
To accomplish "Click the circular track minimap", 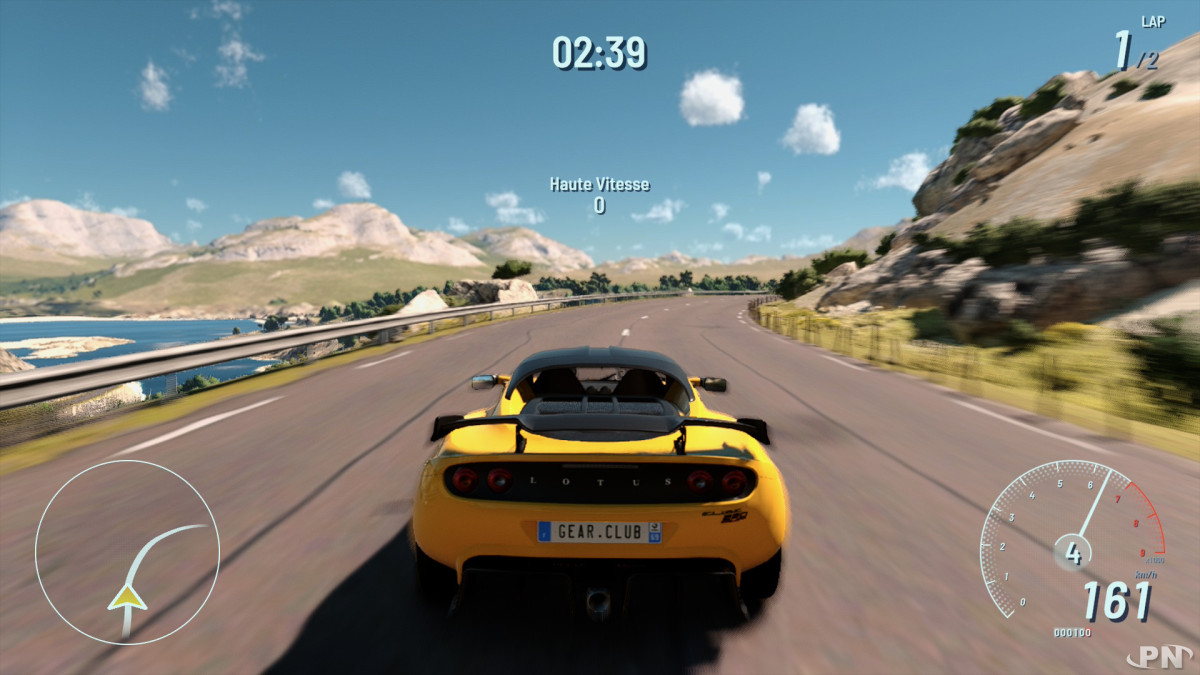I will [x=127, y=550].
